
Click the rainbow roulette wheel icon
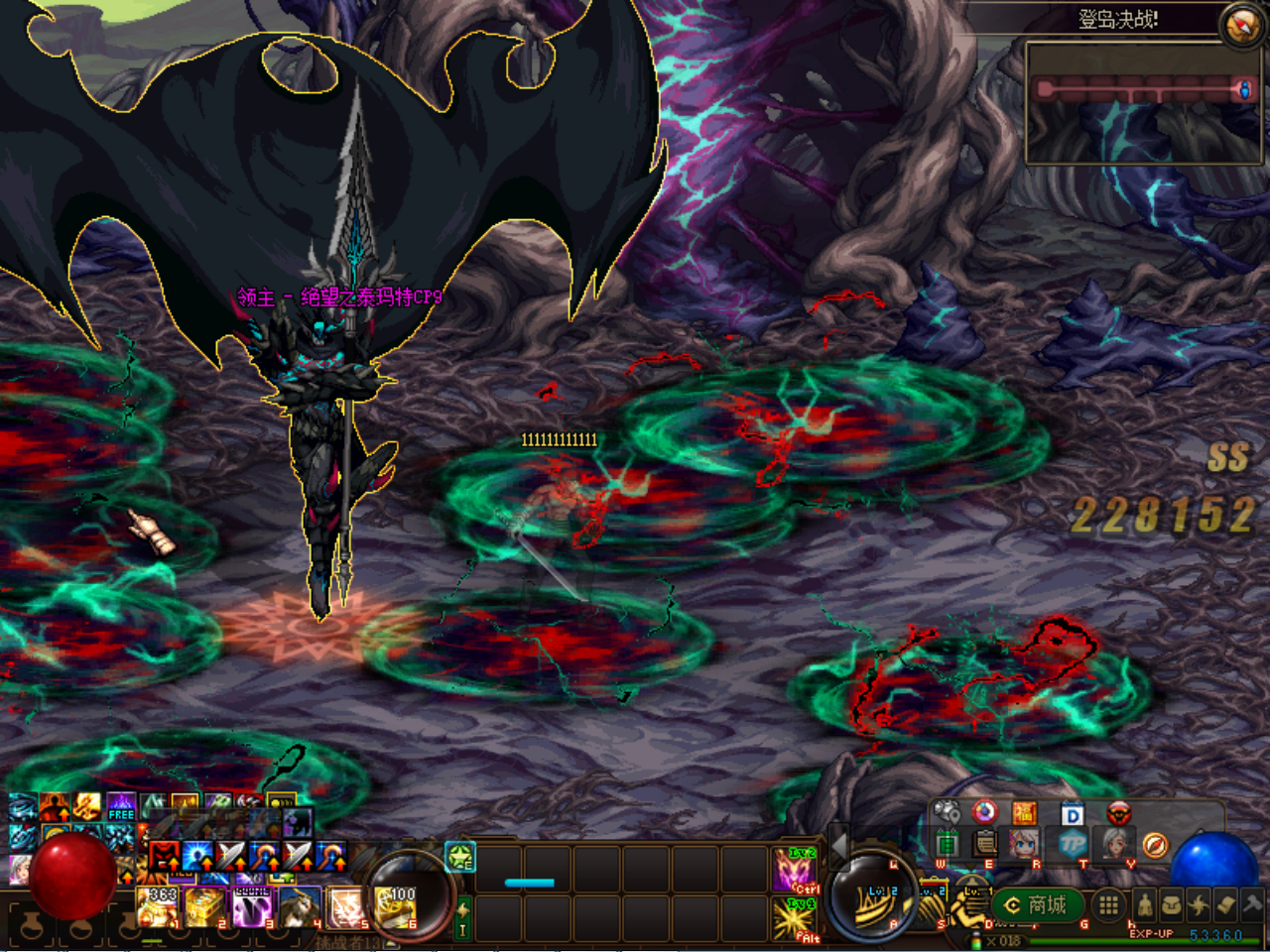click(x=984, y=812)
